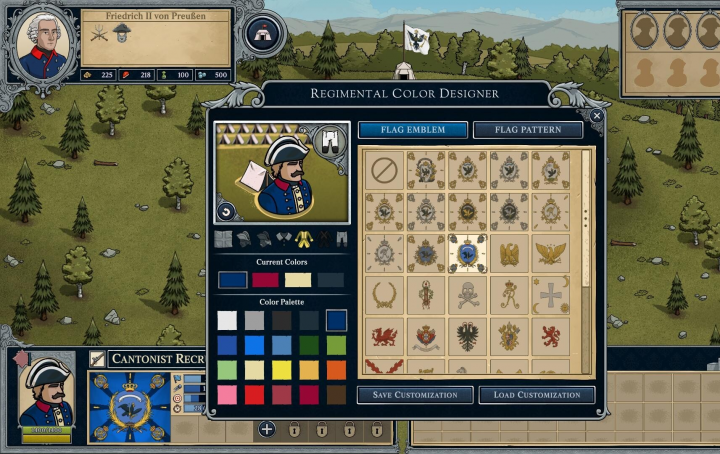
Task: Switch to the Flag Emblem tab
Action: [414, 130]
